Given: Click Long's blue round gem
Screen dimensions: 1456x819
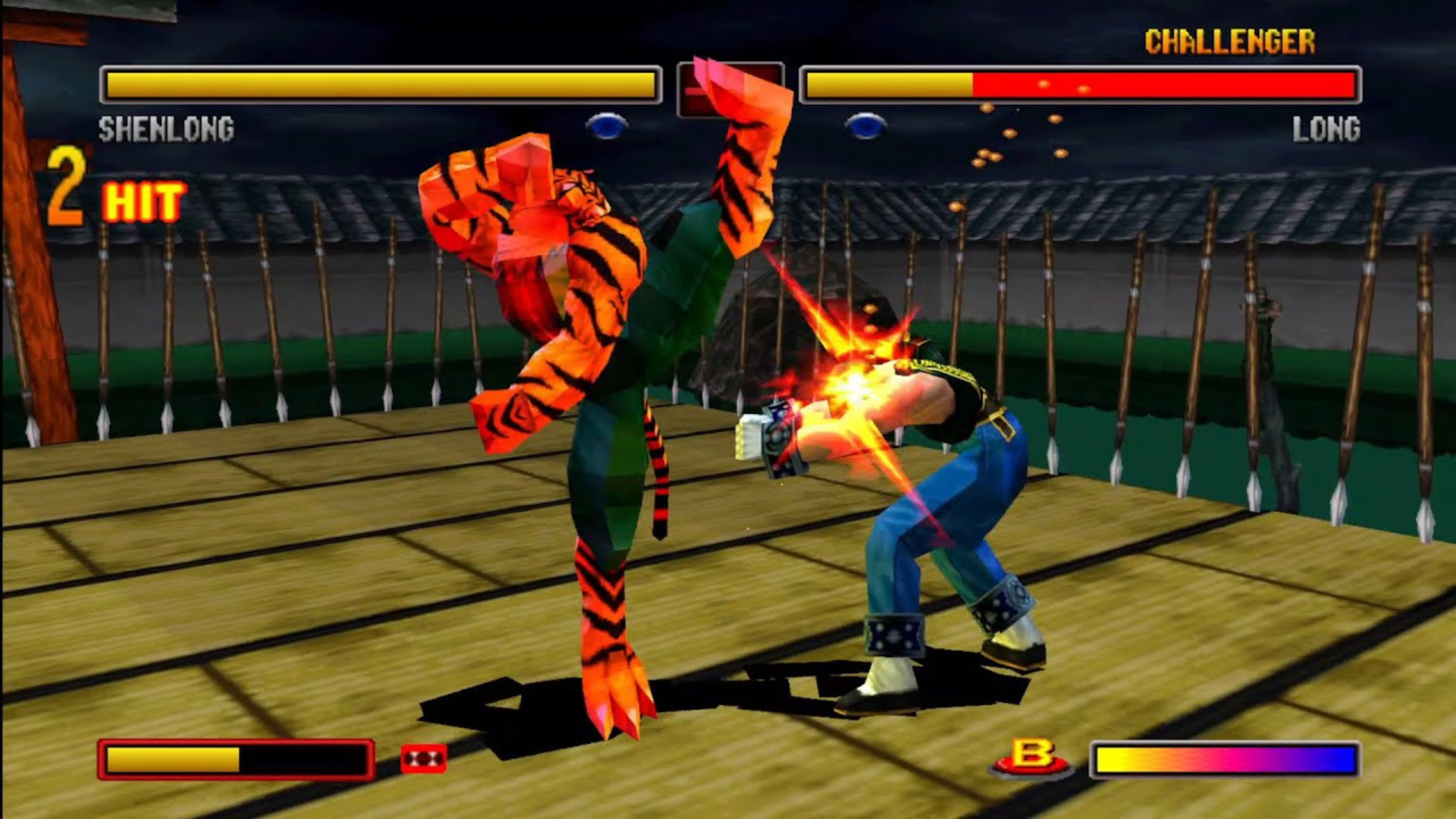Looking at the screenshot, I should (x=865, y=126).
